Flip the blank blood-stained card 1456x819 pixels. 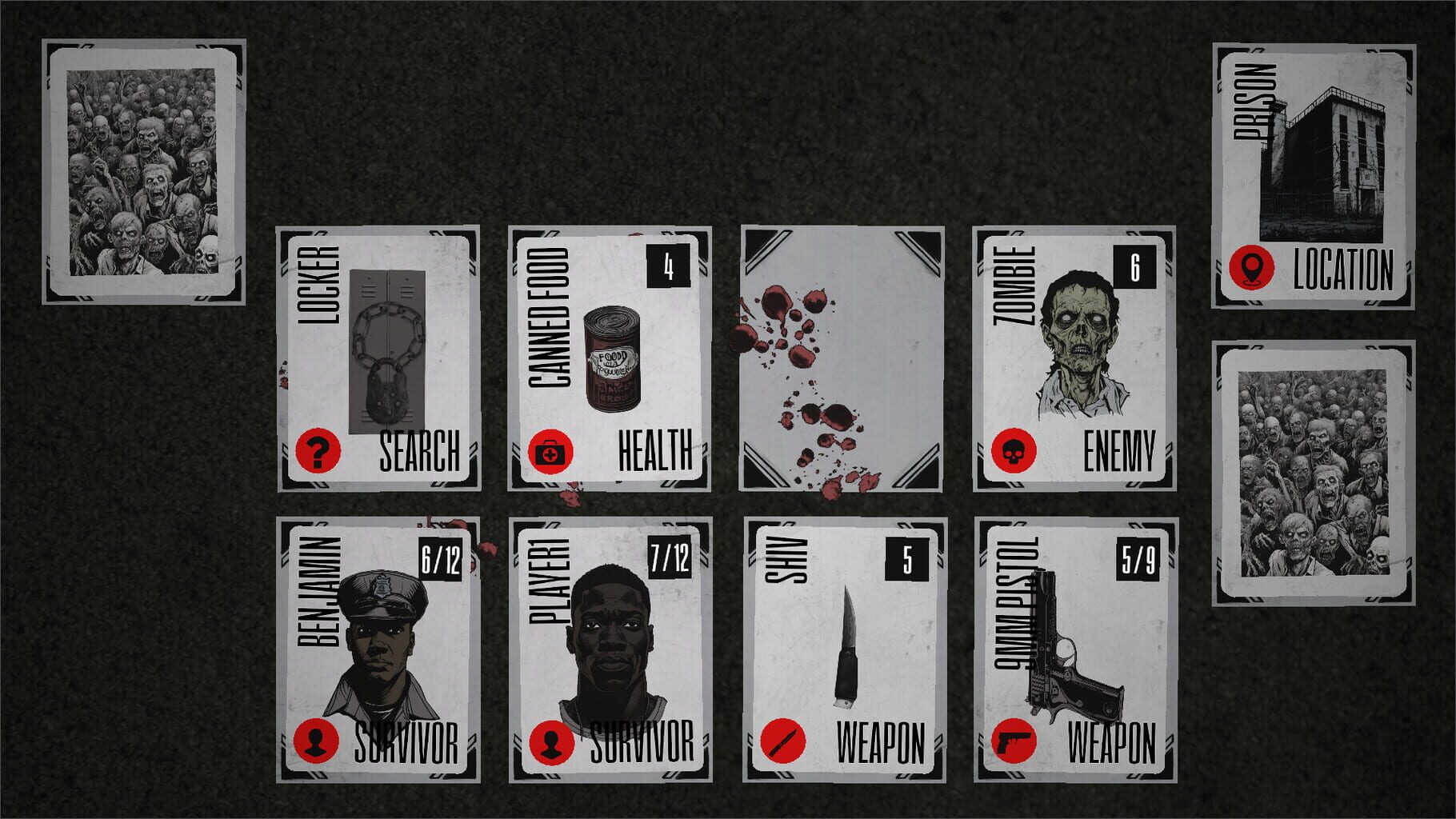pos(844,360)
